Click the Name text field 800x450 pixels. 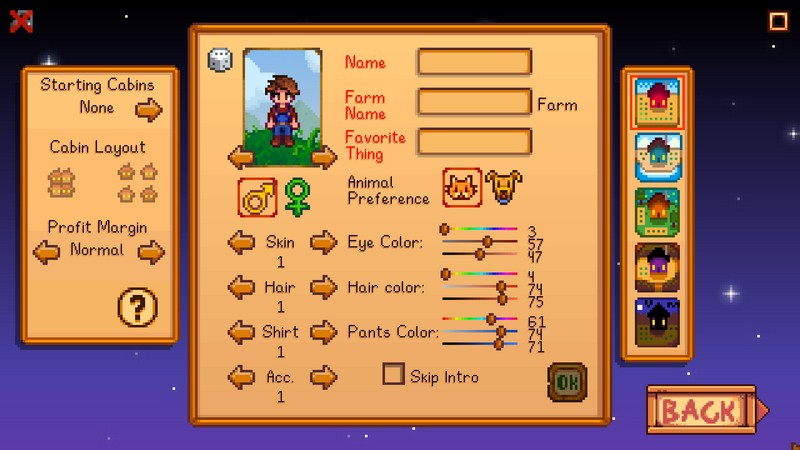coord(474,62)
